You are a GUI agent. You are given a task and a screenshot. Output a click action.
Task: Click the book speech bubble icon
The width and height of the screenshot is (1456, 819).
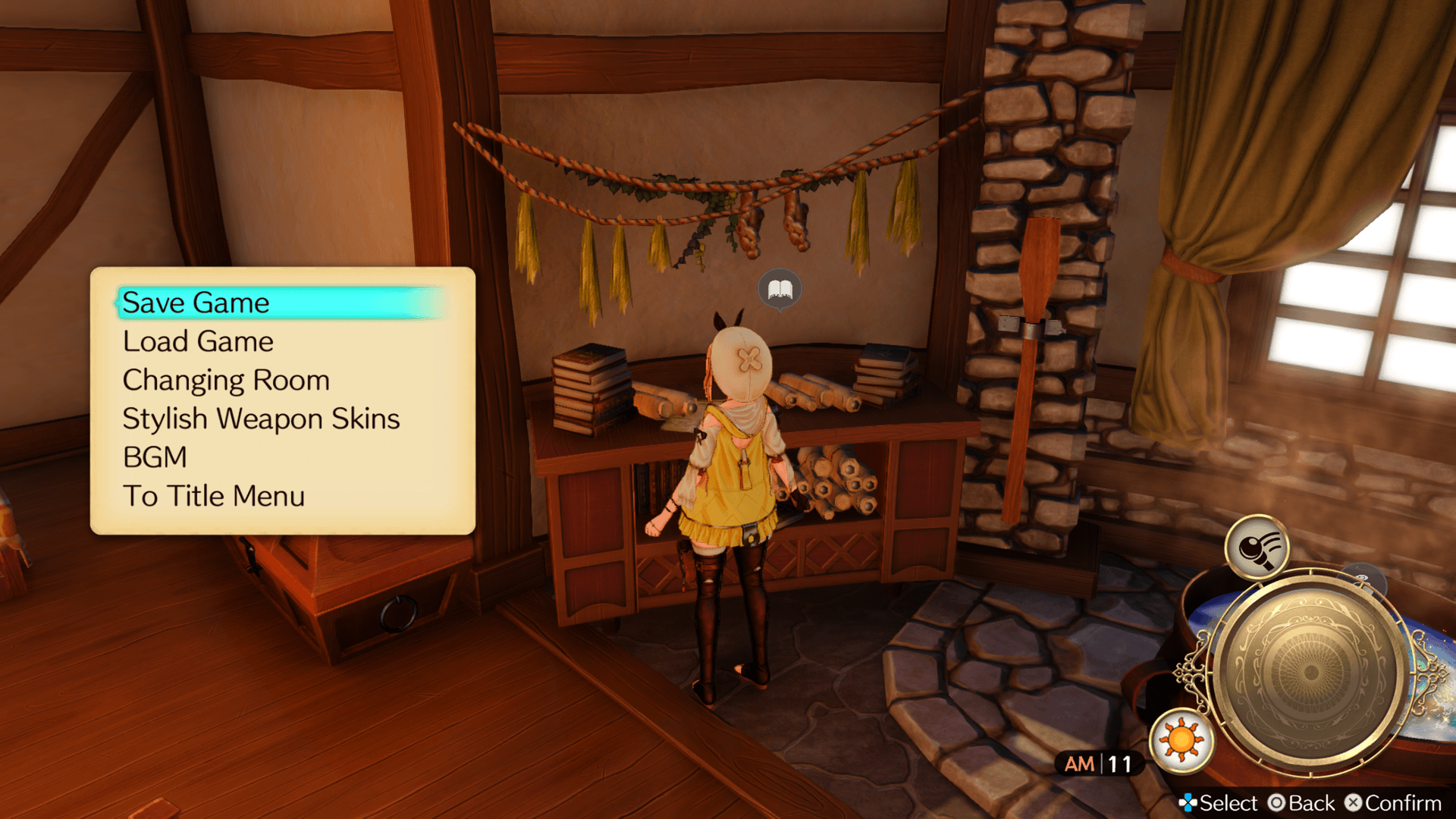pyautogui.click(x=780, y=290)
